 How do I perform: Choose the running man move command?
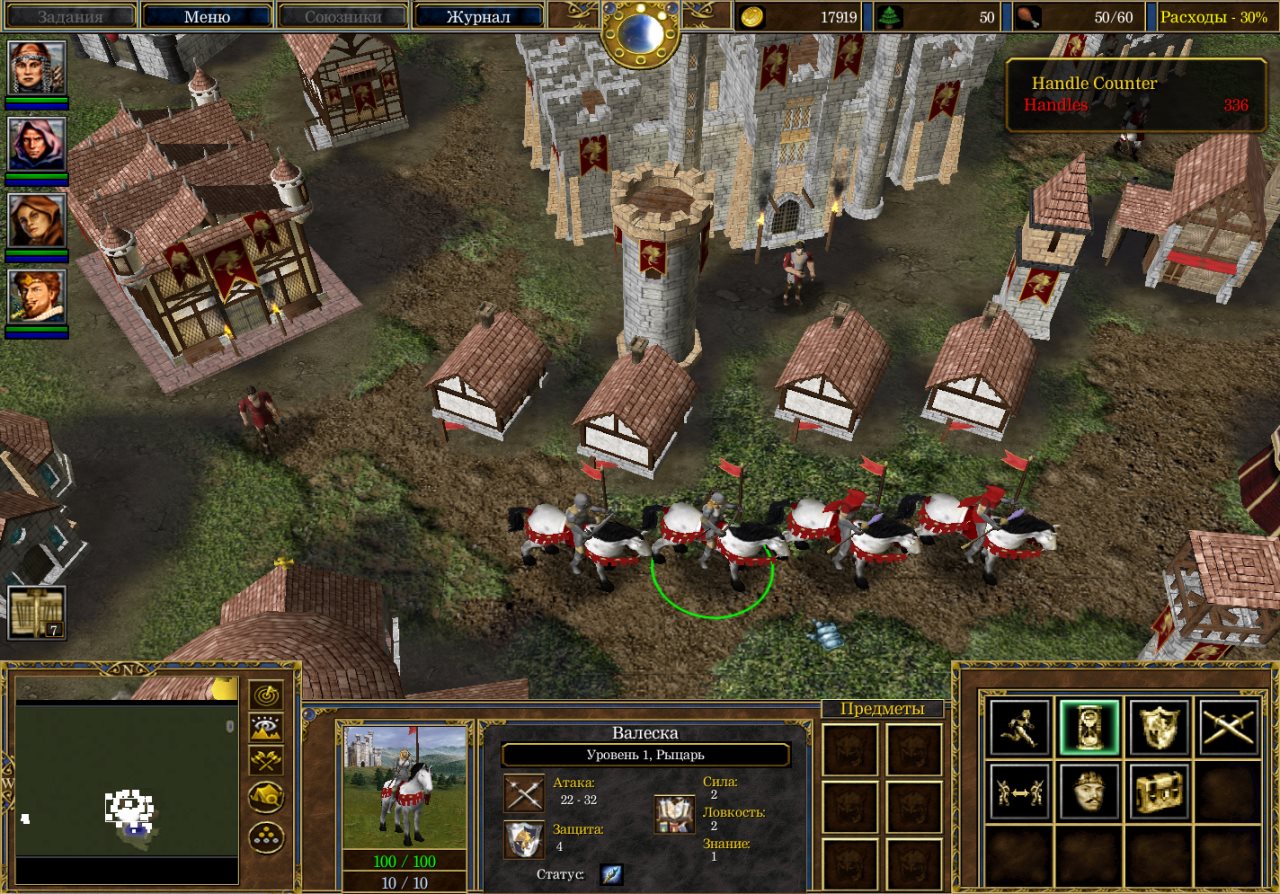[x=1018, y=727]
